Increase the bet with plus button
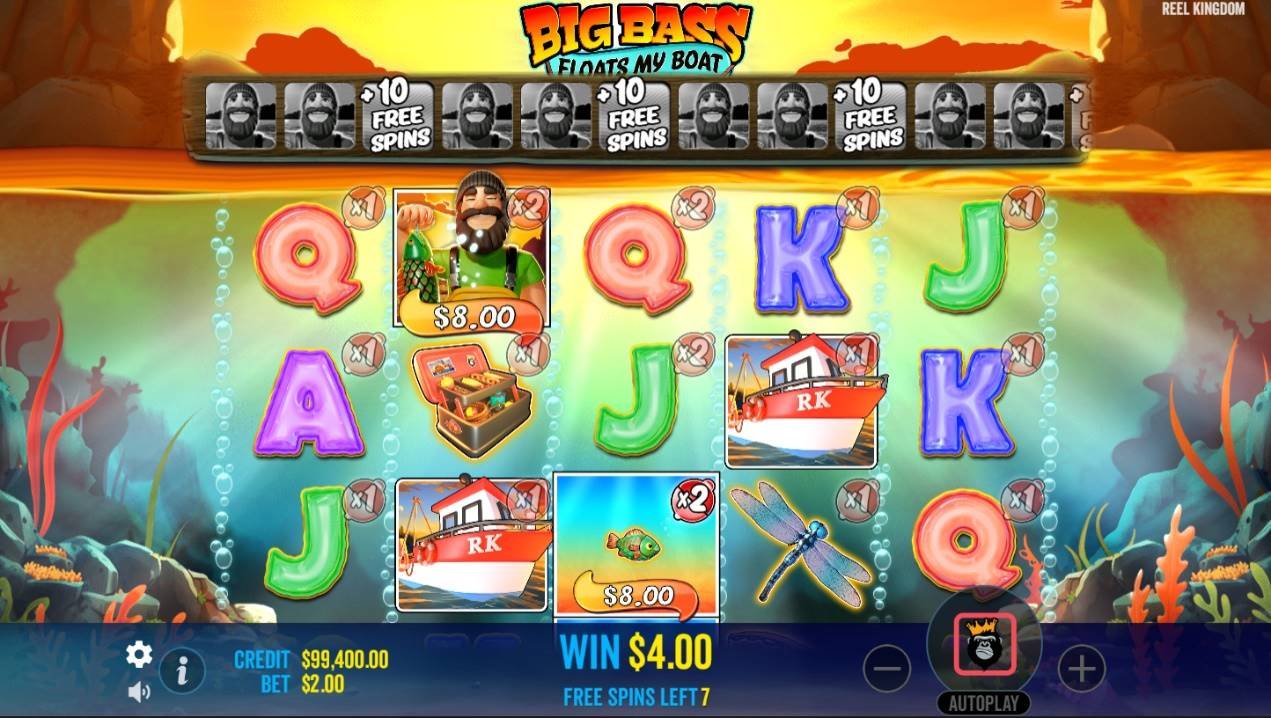This screenshot has width=1271, height=718. (1081, 668)
